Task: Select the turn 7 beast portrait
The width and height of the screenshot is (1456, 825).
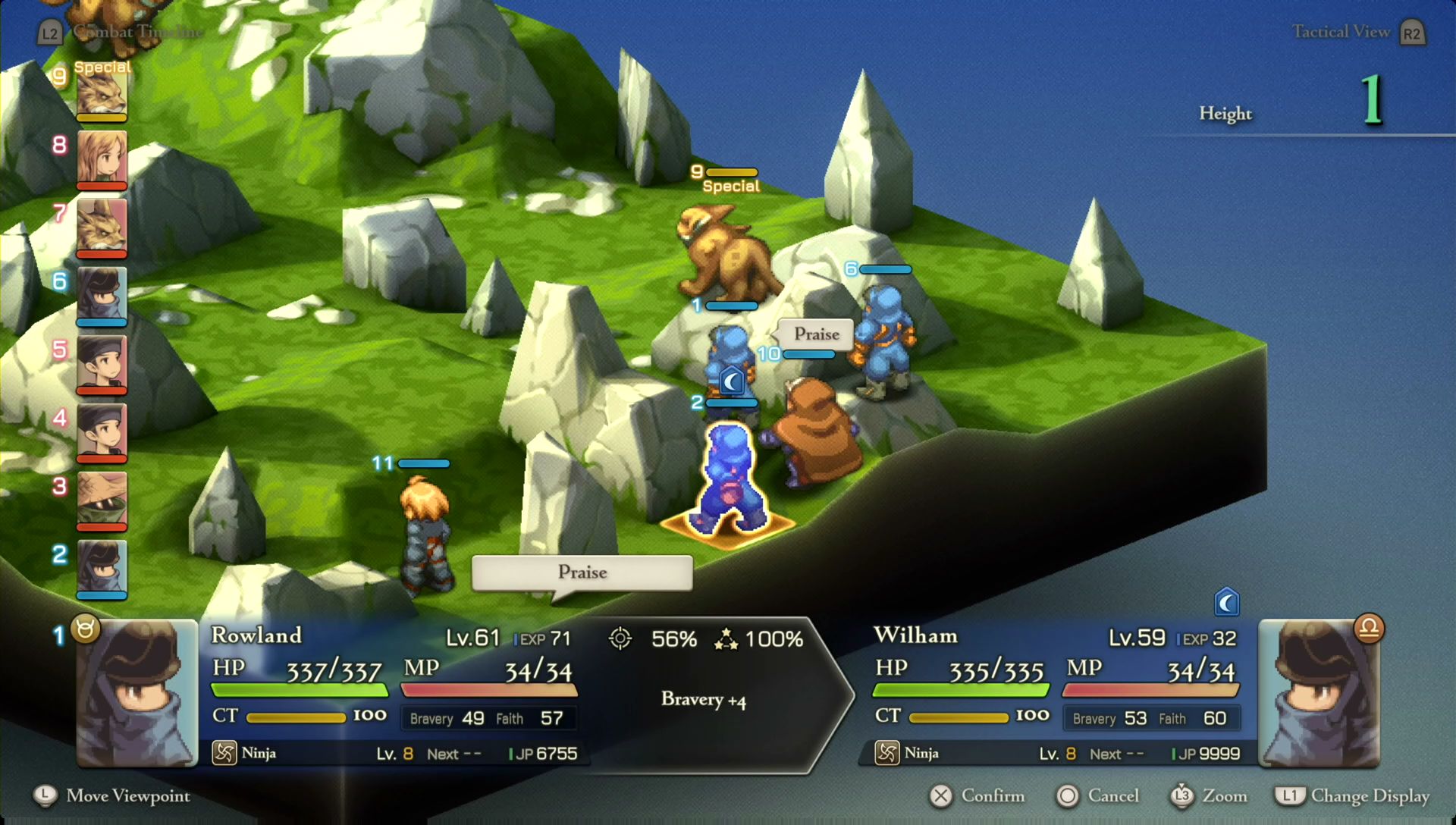Action: coord(102,226)
